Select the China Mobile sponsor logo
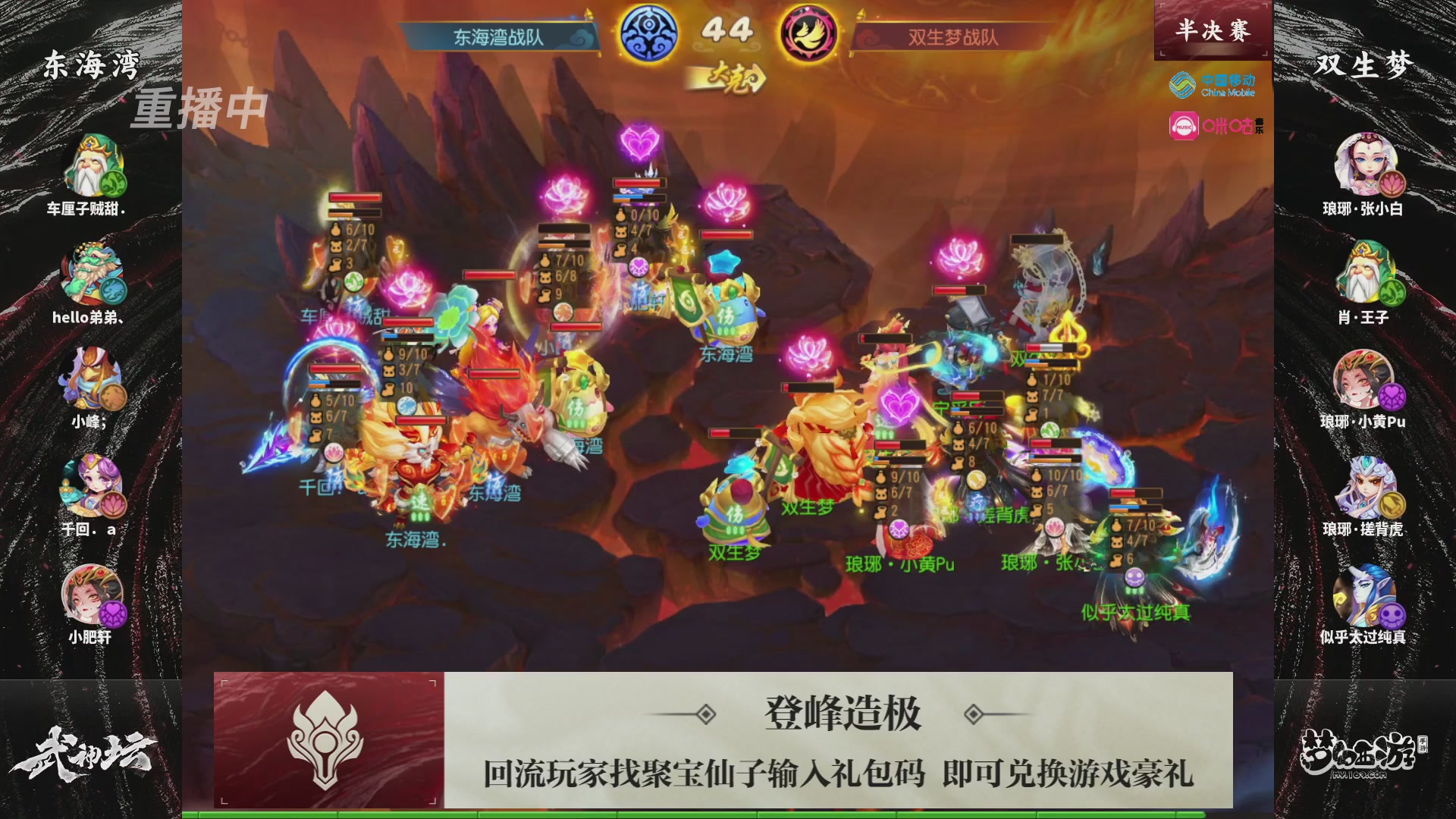Viewport: 1456px width, 819px height. [x=1213, y=86]
